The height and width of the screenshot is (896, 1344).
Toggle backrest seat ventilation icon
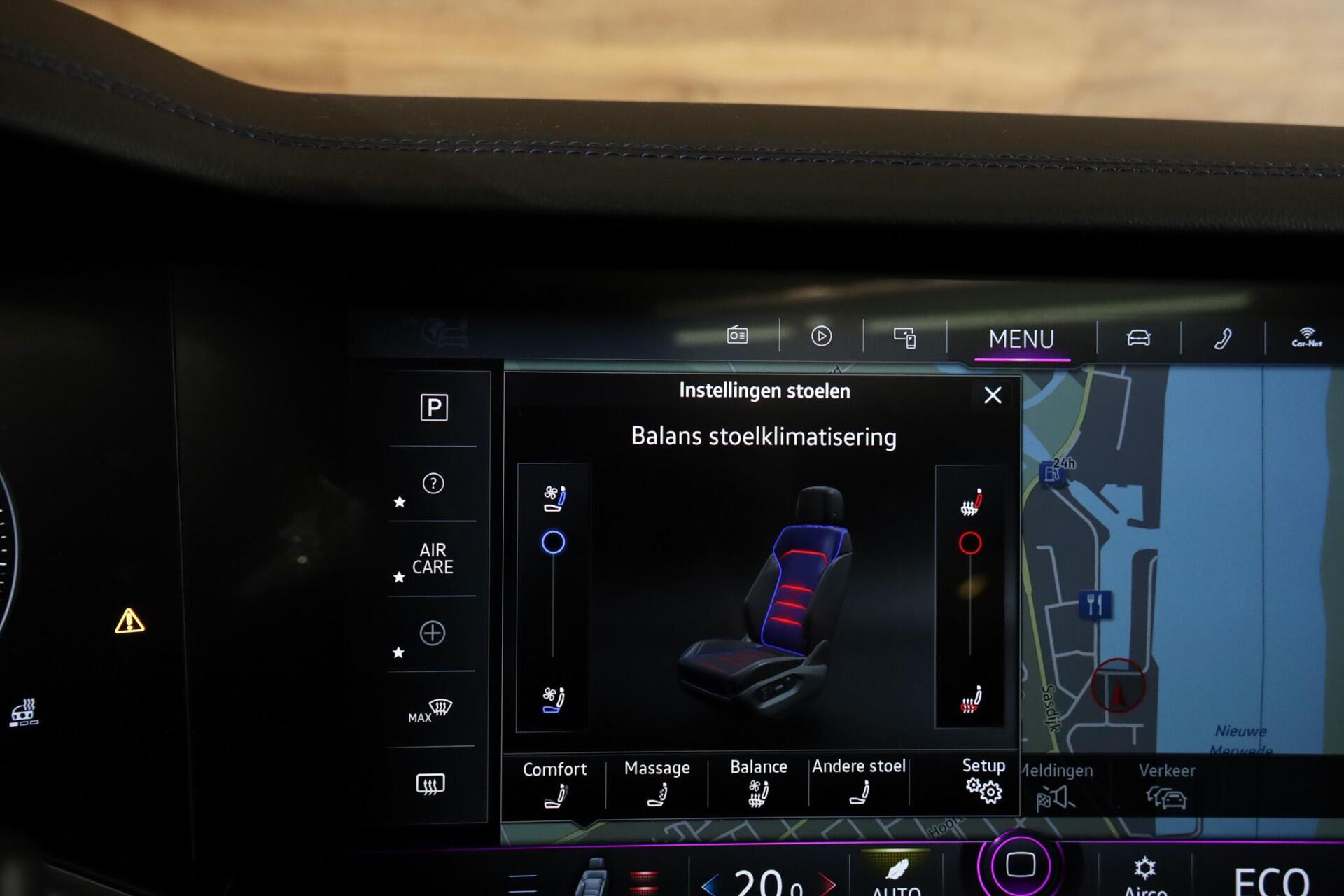556,495
